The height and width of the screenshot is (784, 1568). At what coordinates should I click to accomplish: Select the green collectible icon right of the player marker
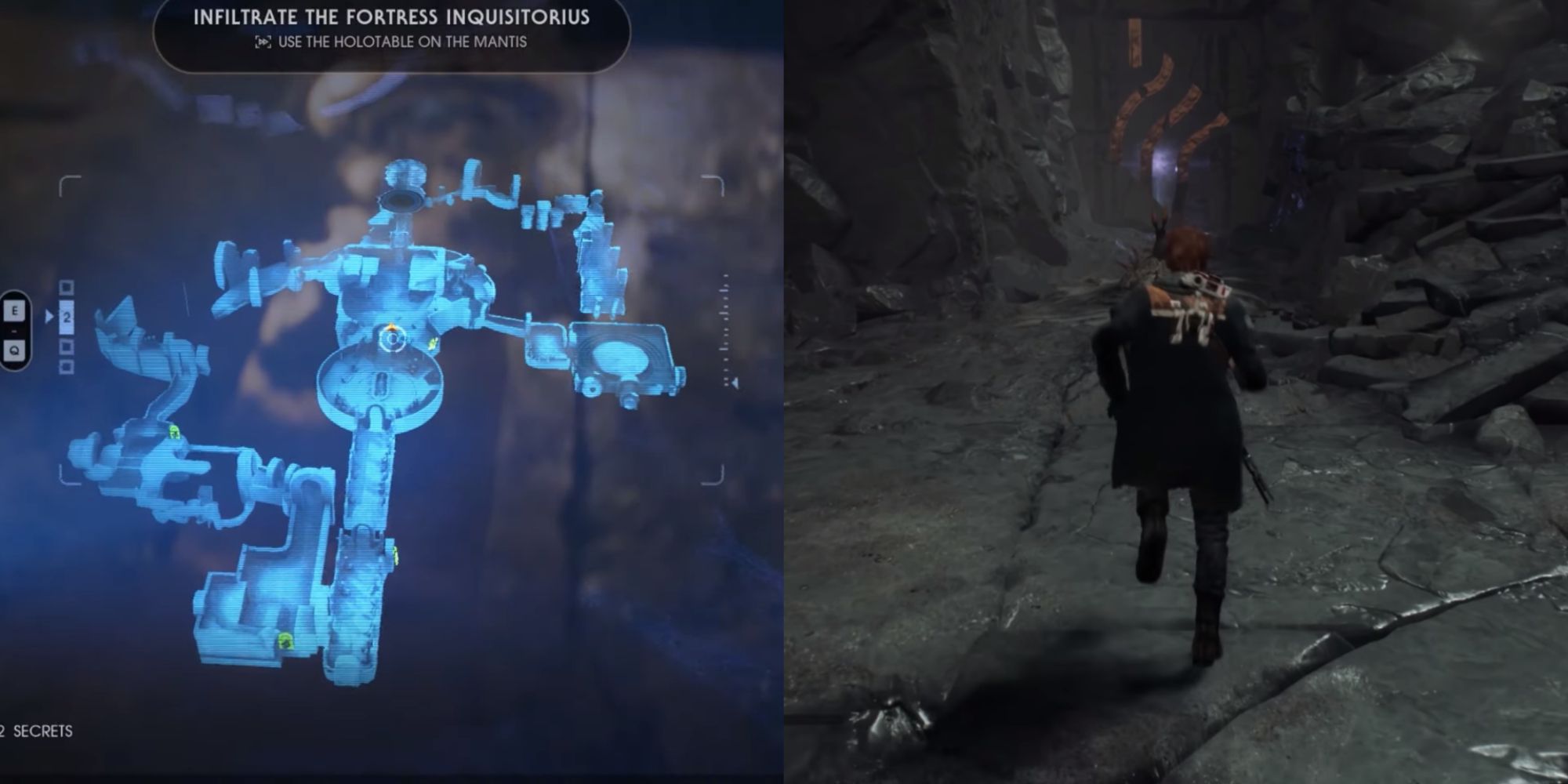[x=432, y=343]
